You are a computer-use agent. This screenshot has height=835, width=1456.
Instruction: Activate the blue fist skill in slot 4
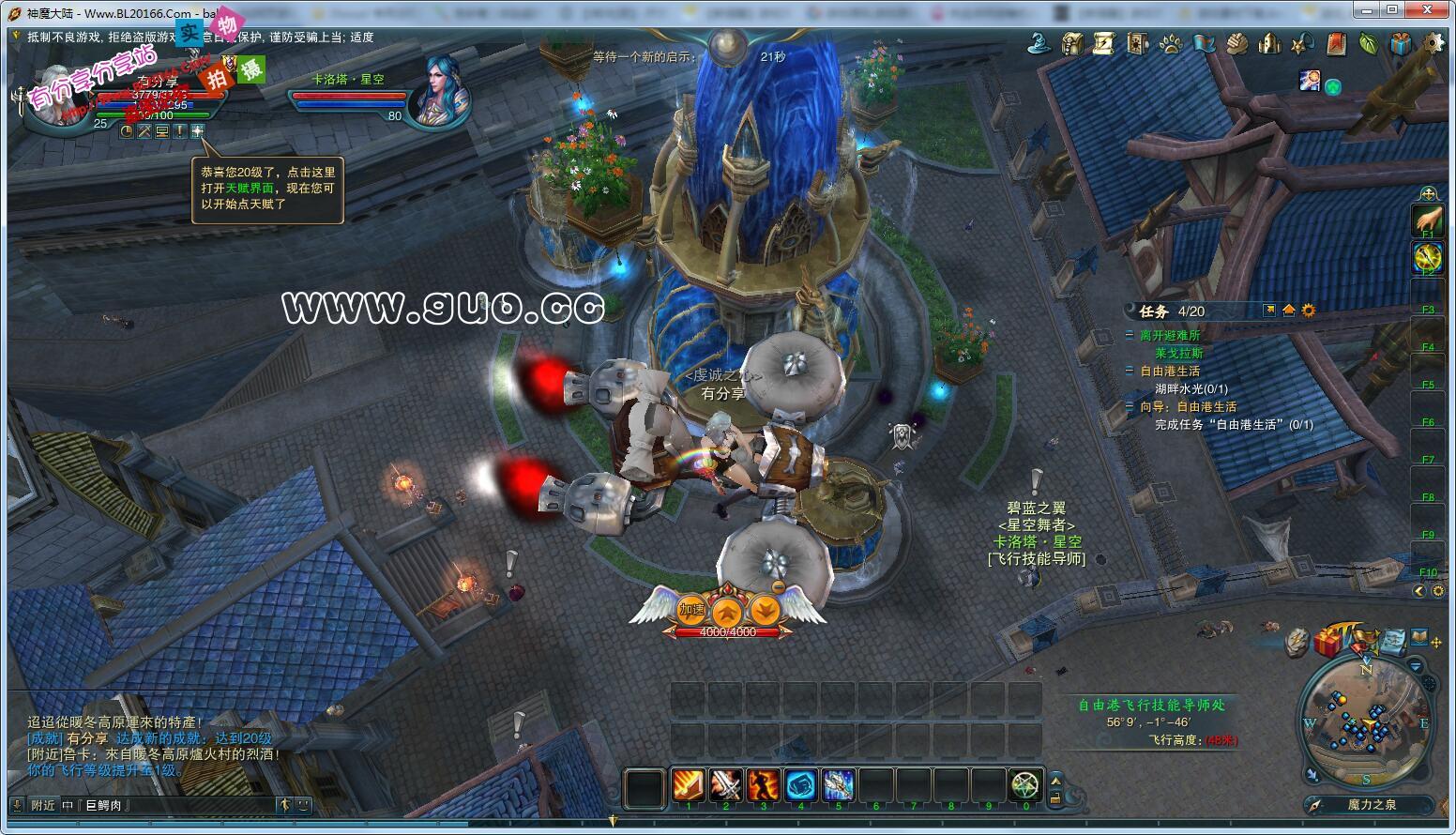tap(800, 785)
